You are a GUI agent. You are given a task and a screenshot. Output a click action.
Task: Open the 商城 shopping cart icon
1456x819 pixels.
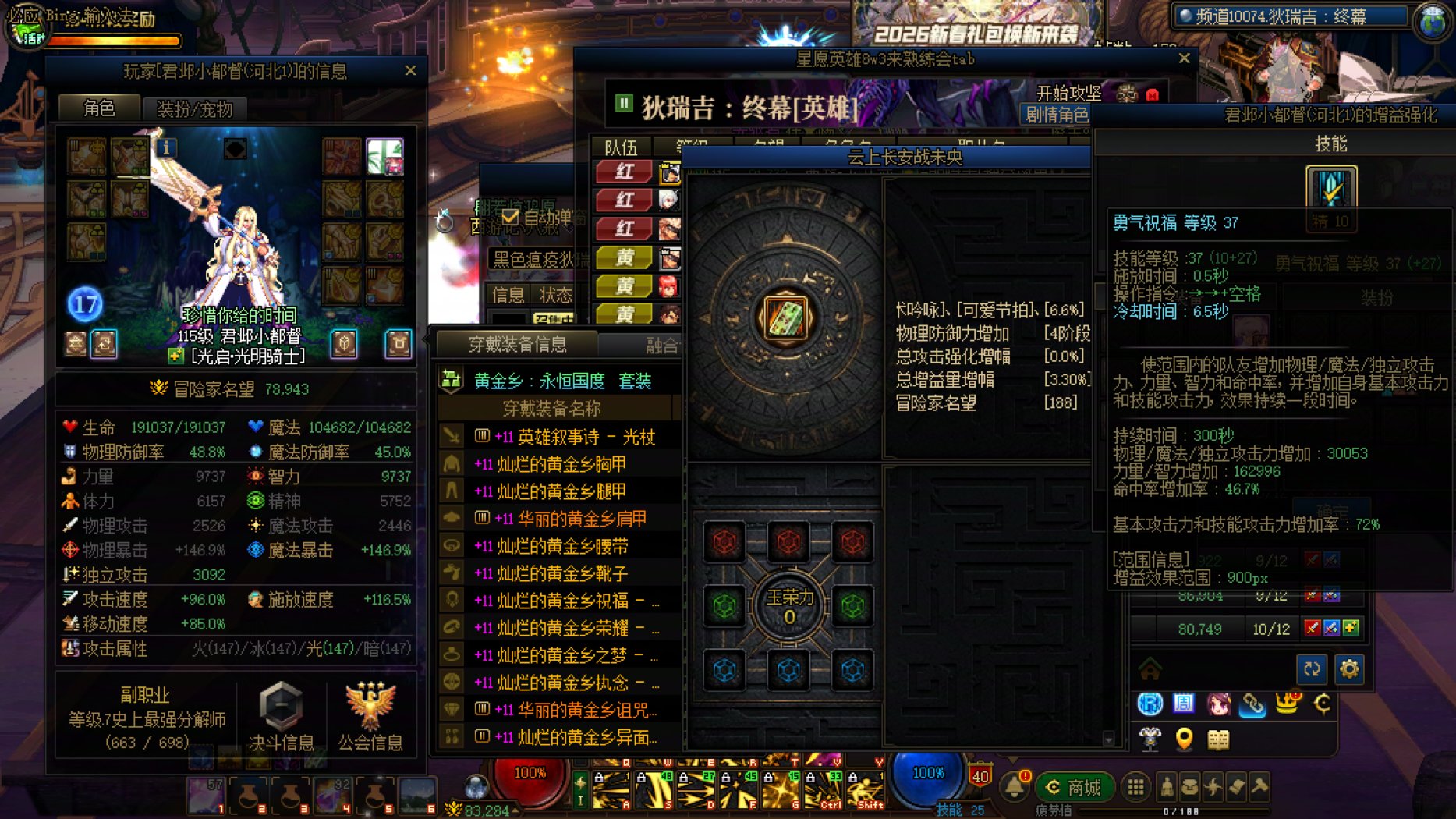pyautogui.click(x=1077, y=788)
